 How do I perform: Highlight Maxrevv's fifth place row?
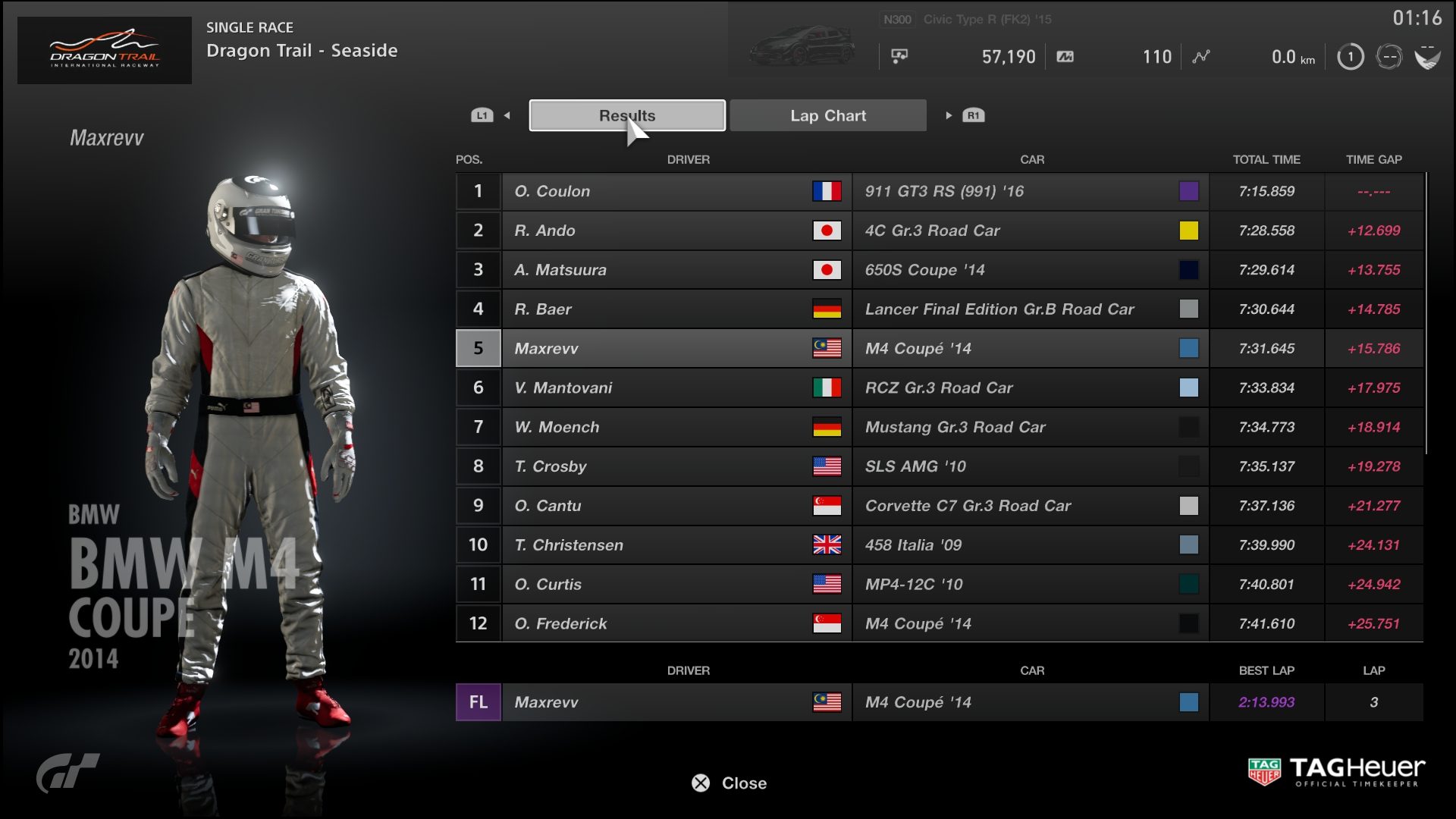point(939,349)
